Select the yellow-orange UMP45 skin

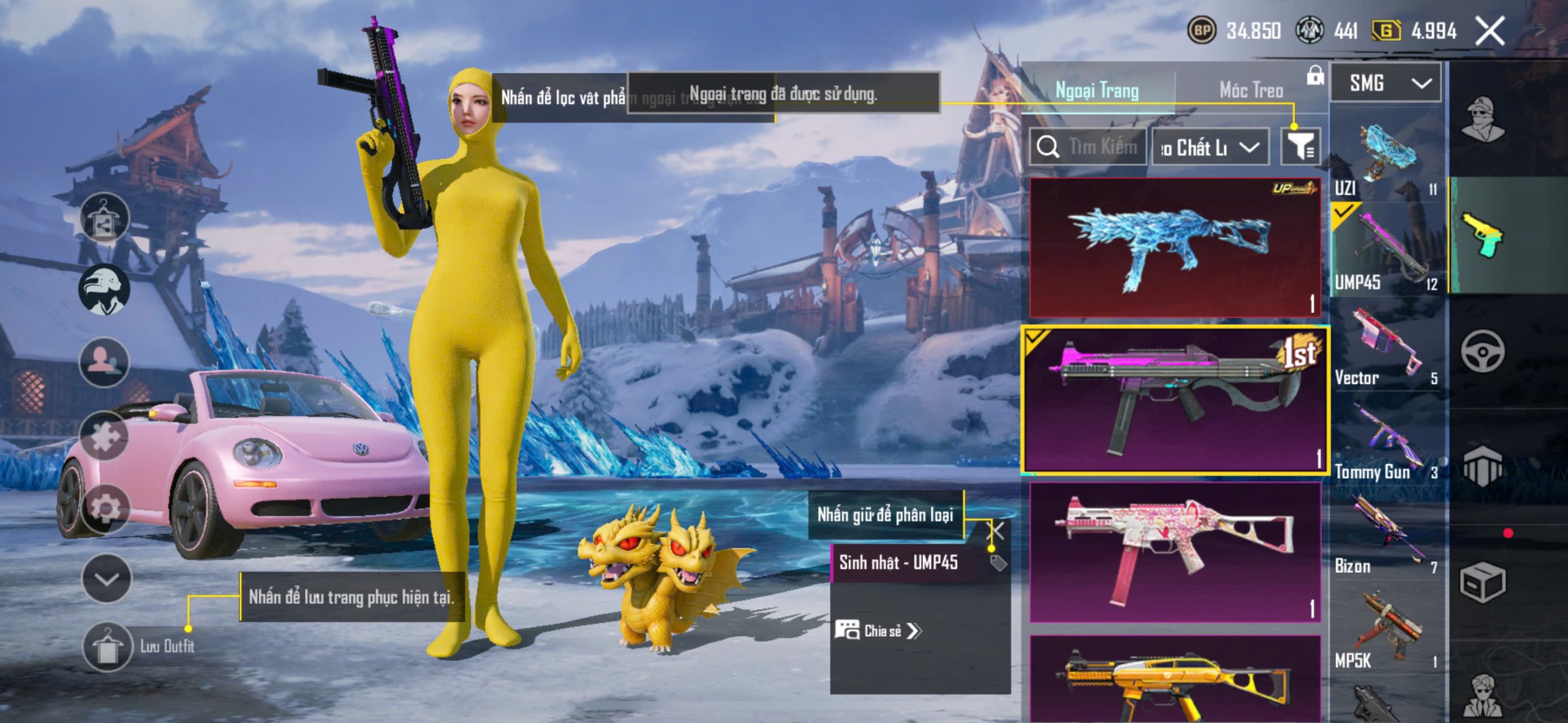1174,680
